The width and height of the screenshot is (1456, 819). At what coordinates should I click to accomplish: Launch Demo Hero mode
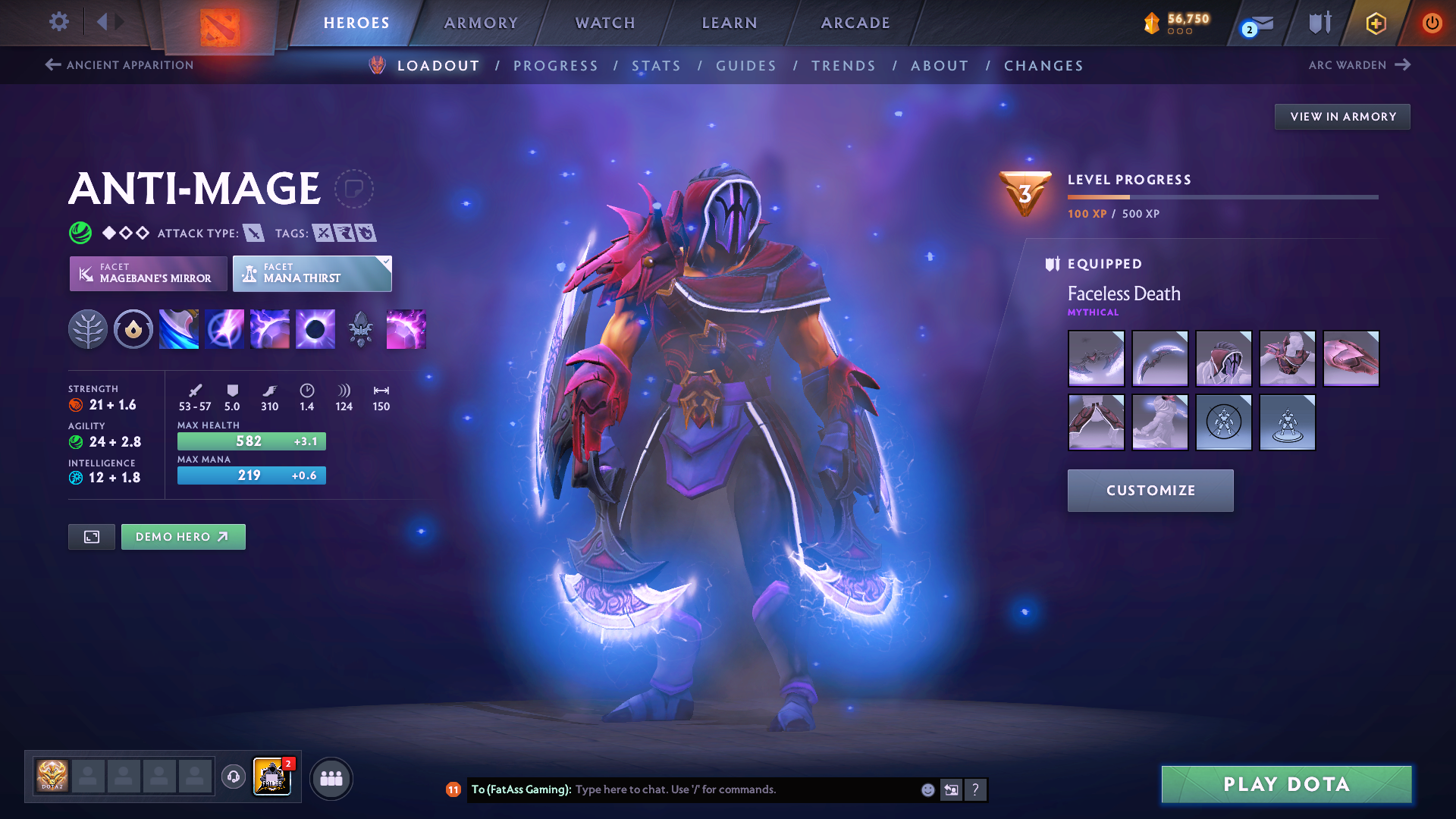pos(183,537)
